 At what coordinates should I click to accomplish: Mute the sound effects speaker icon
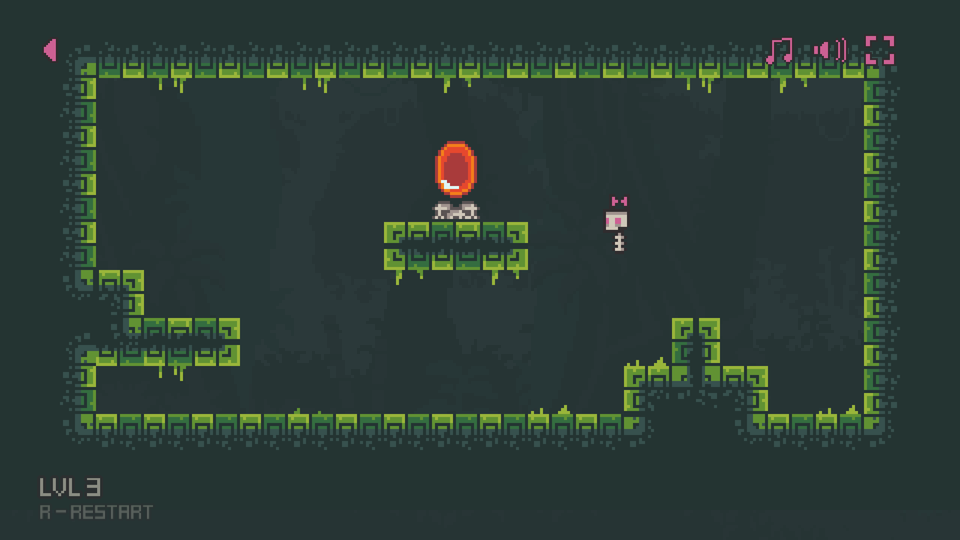[x=830, y=50]
